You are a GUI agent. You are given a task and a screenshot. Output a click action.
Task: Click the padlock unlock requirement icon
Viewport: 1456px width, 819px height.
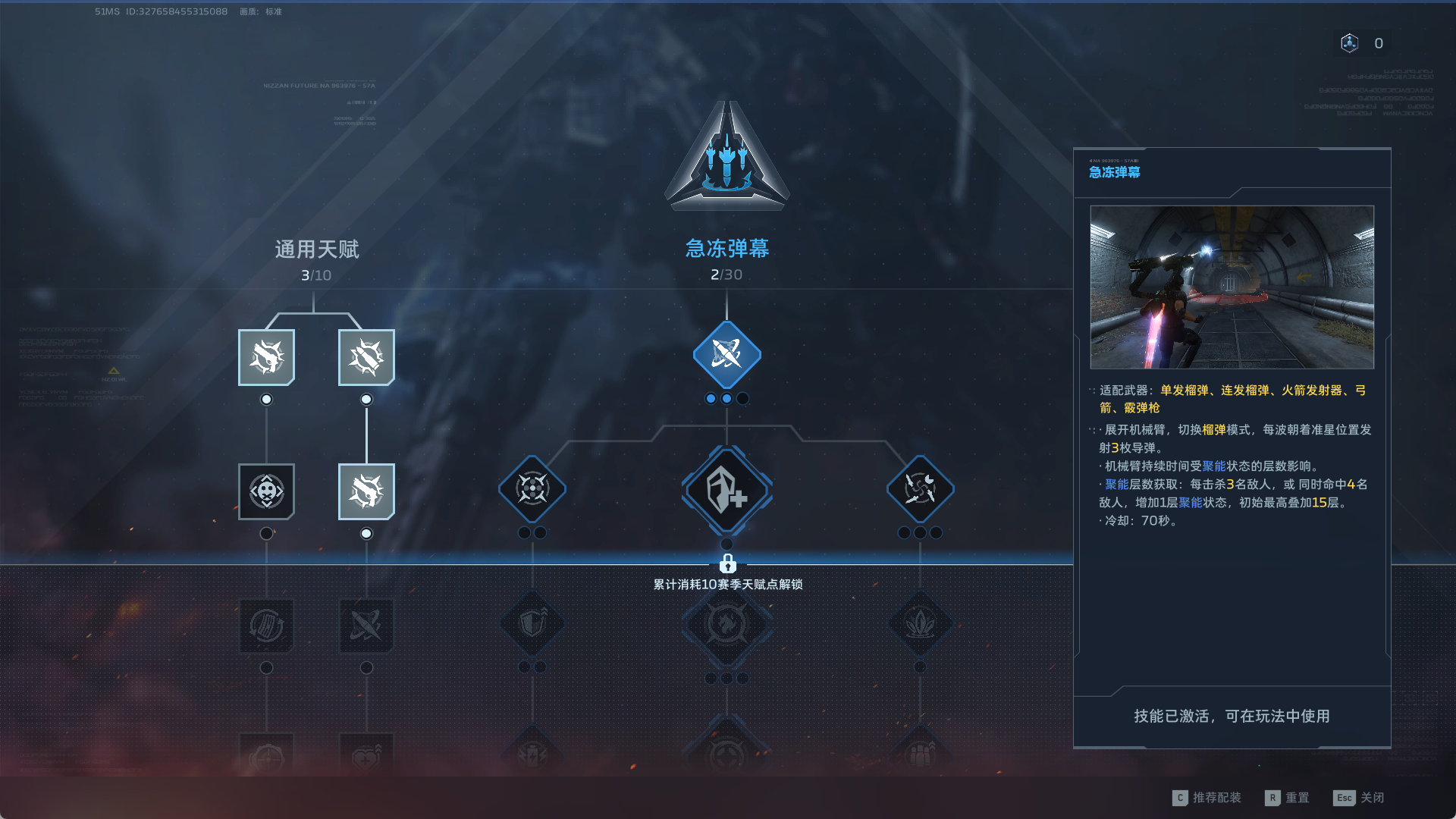(727, 563)
